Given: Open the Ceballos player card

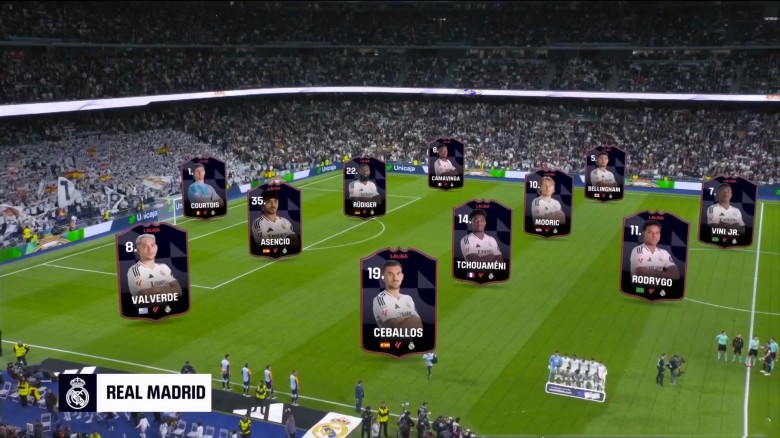Looking at the screenshot, I should [x=398, y=302].
